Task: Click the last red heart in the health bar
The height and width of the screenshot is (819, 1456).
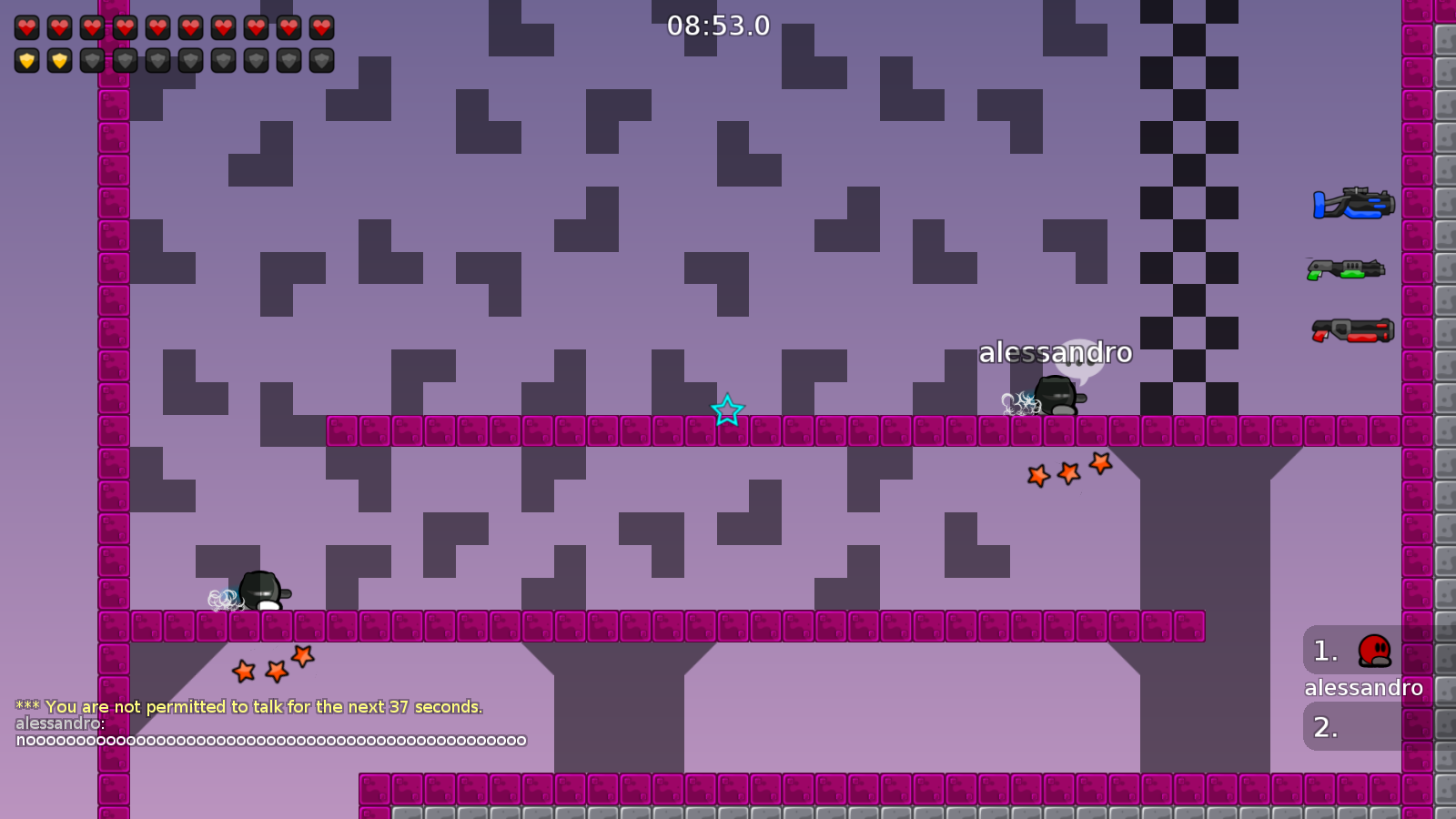Action: [x=320, y=26]
